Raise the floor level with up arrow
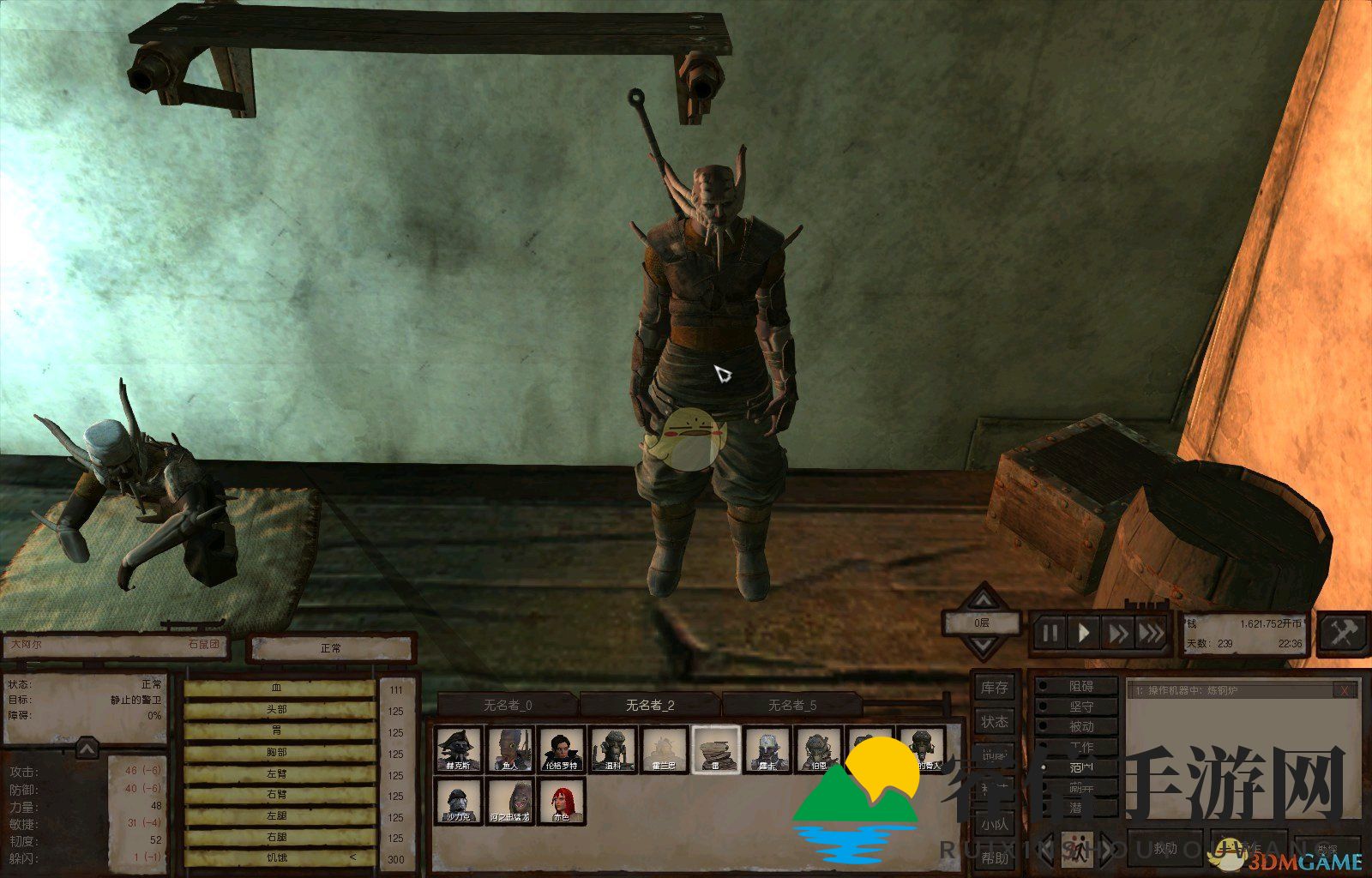 [983, 599]
